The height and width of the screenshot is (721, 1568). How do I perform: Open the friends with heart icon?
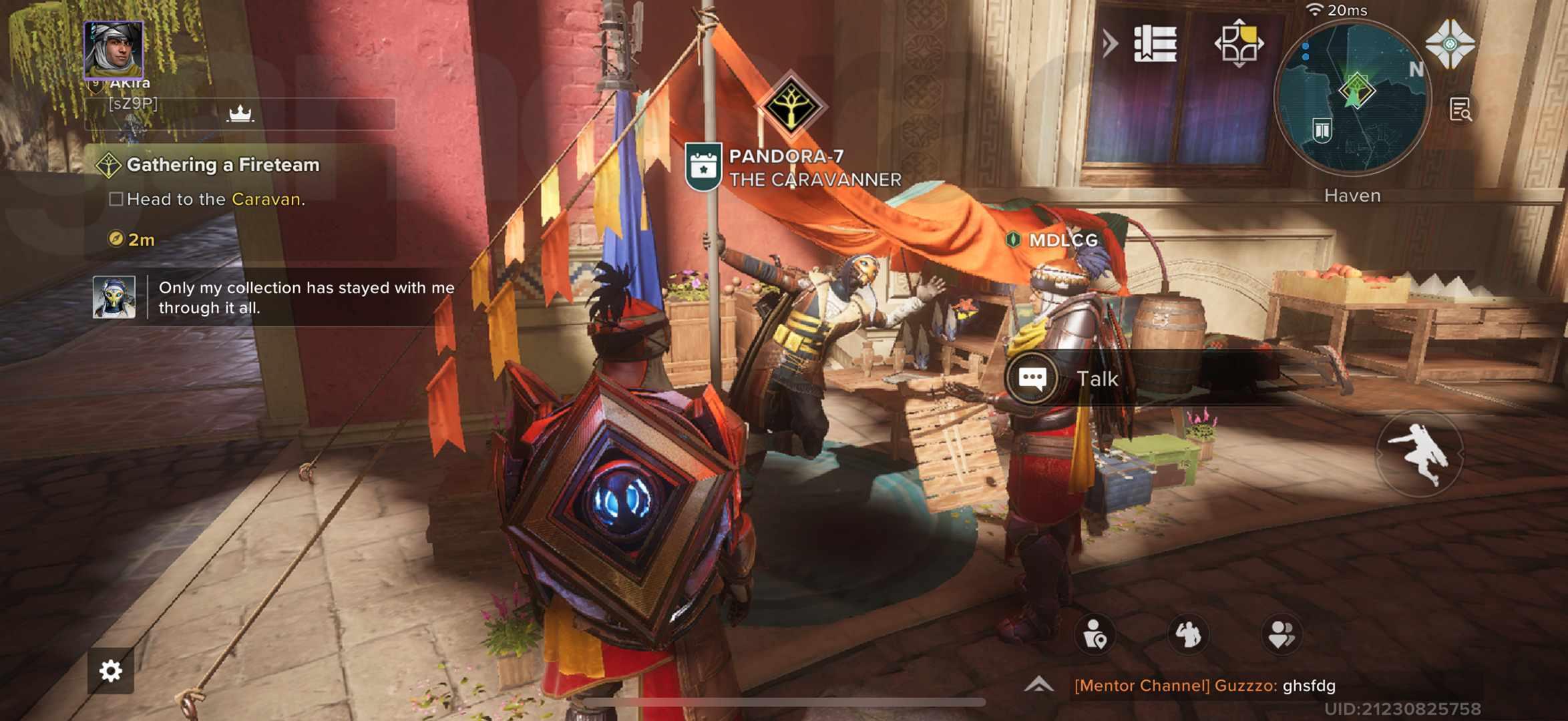(x=1282, y=634)
